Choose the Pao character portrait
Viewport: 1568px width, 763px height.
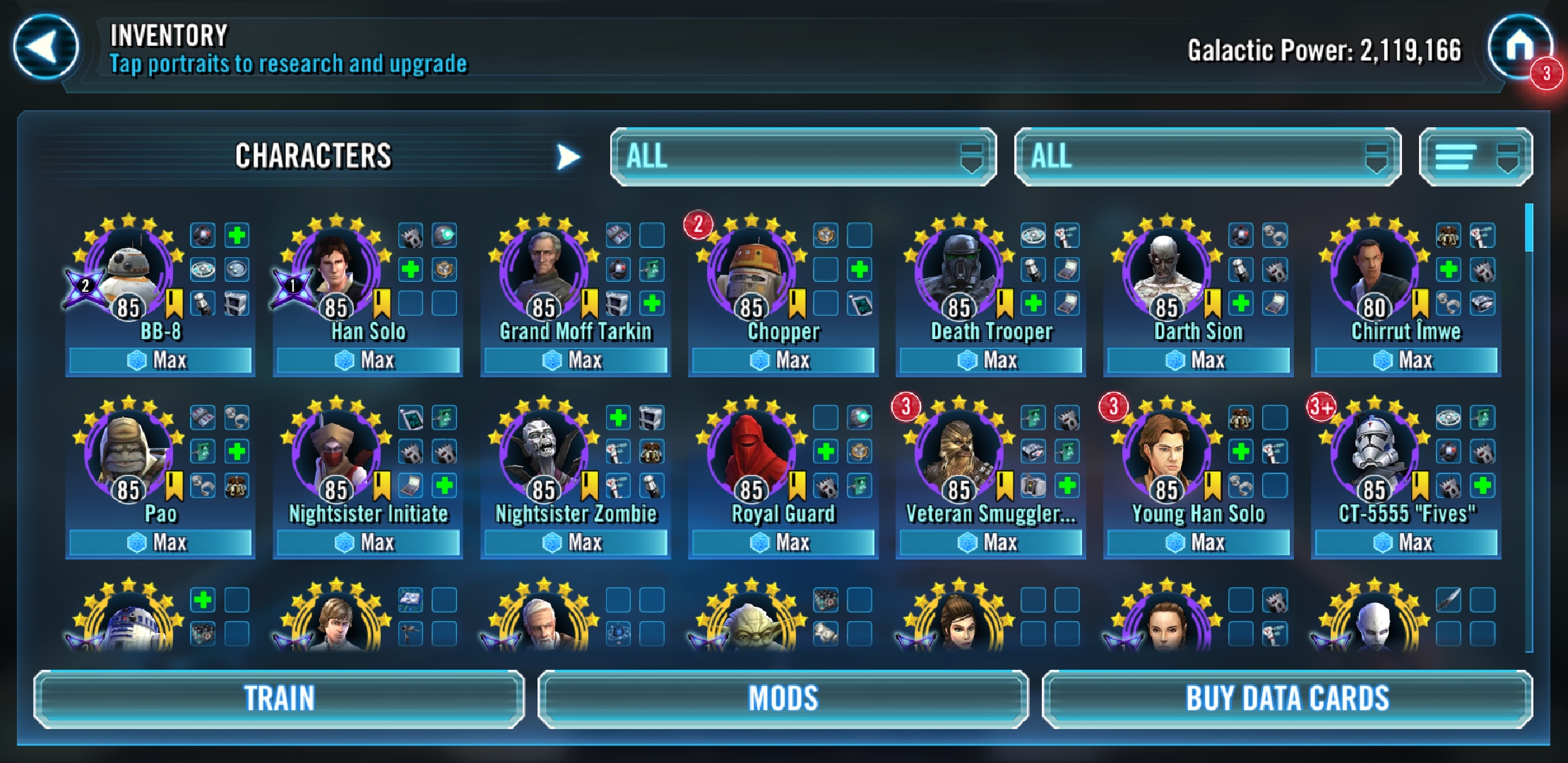(129, 451)
